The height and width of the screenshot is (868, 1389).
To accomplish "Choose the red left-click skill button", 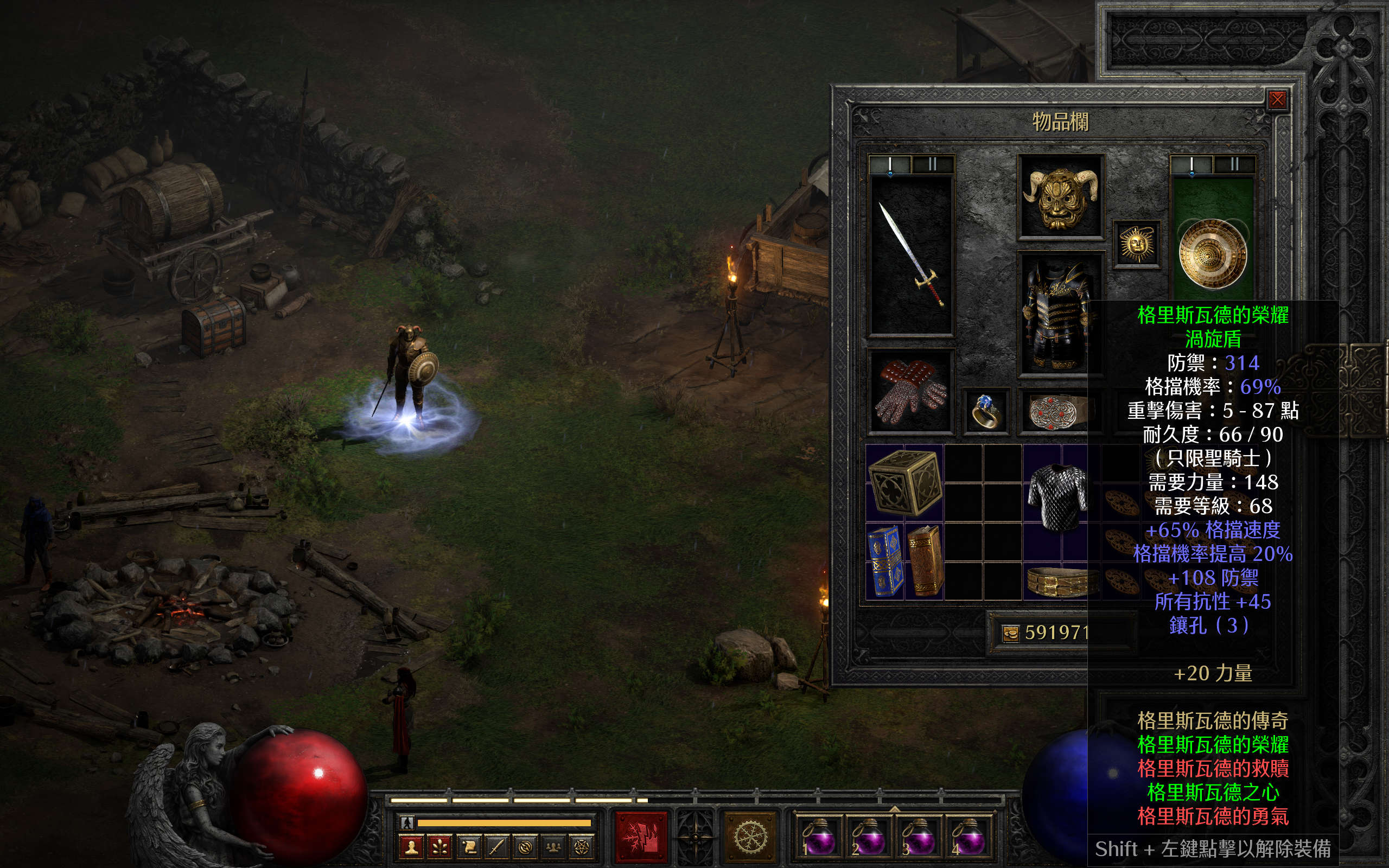I will pyautogui.click(x=641, y=836).
